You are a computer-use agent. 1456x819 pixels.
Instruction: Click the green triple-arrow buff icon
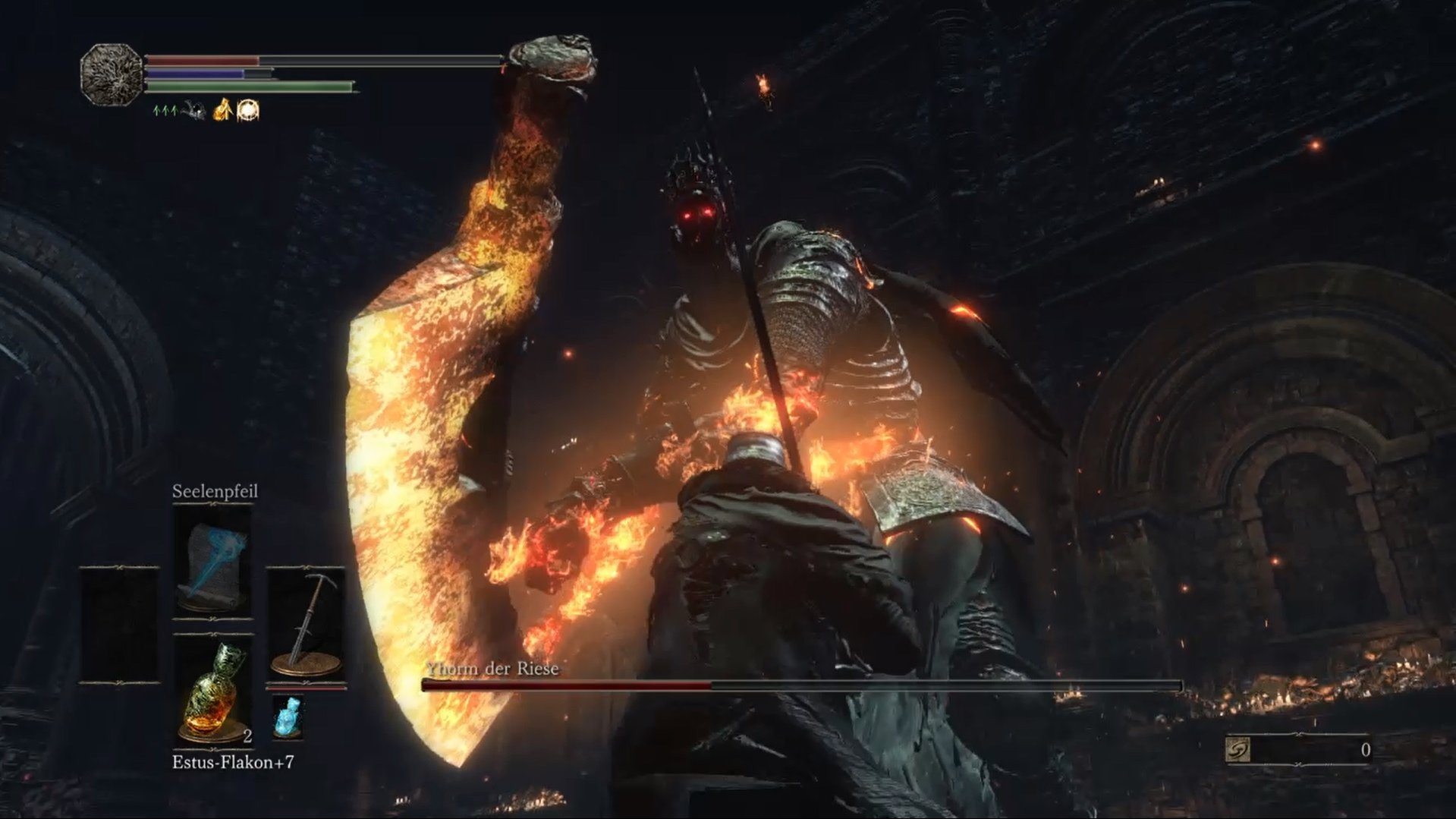point(165,111)
